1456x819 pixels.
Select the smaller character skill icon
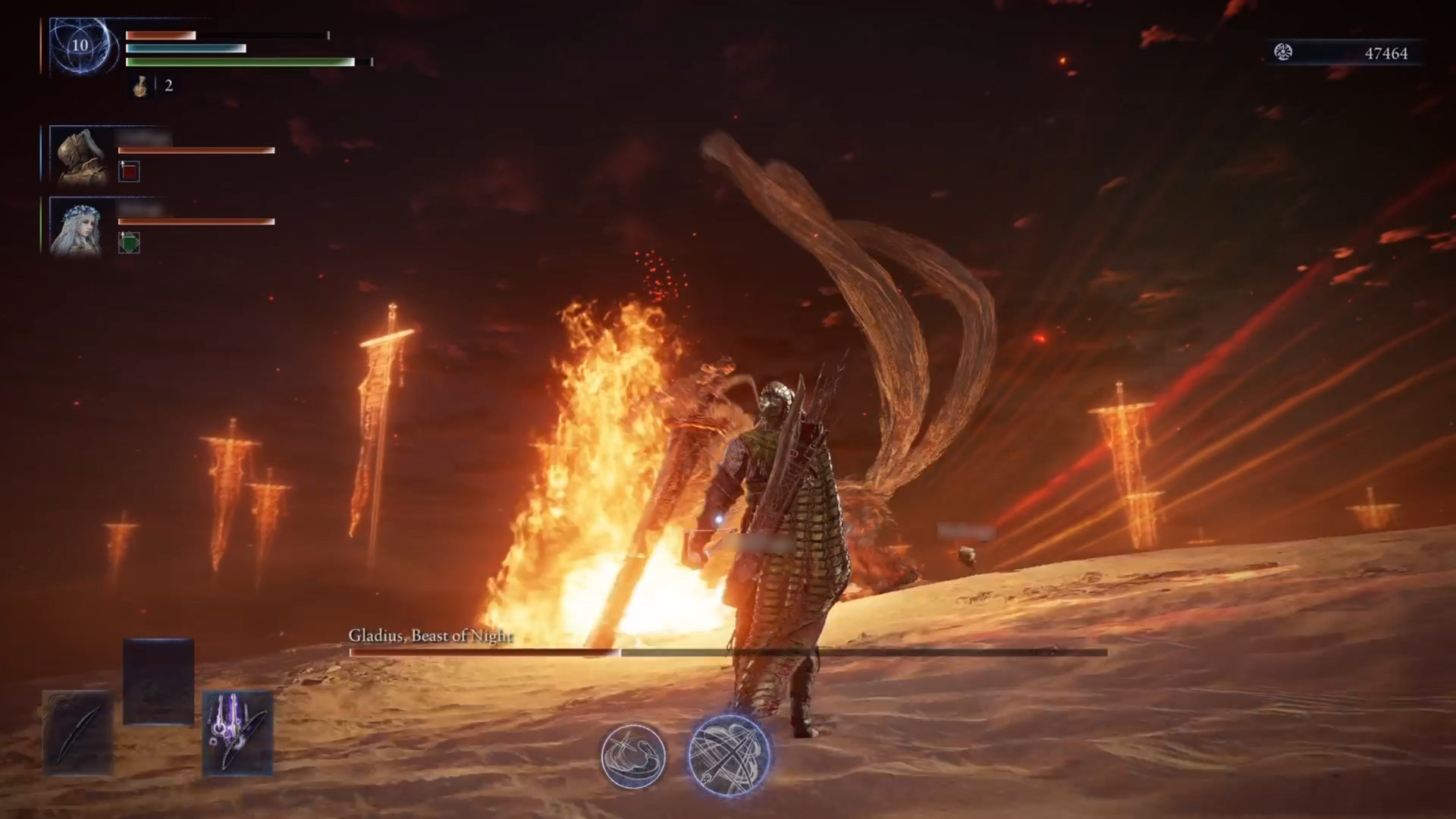click(635, 756)
